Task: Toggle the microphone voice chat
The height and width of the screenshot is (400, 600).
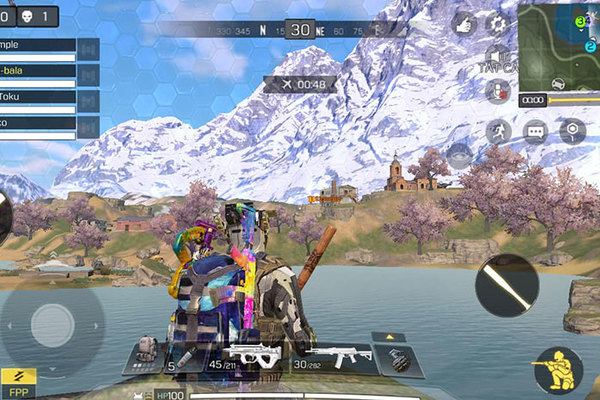Action: (x=497, y=91)
